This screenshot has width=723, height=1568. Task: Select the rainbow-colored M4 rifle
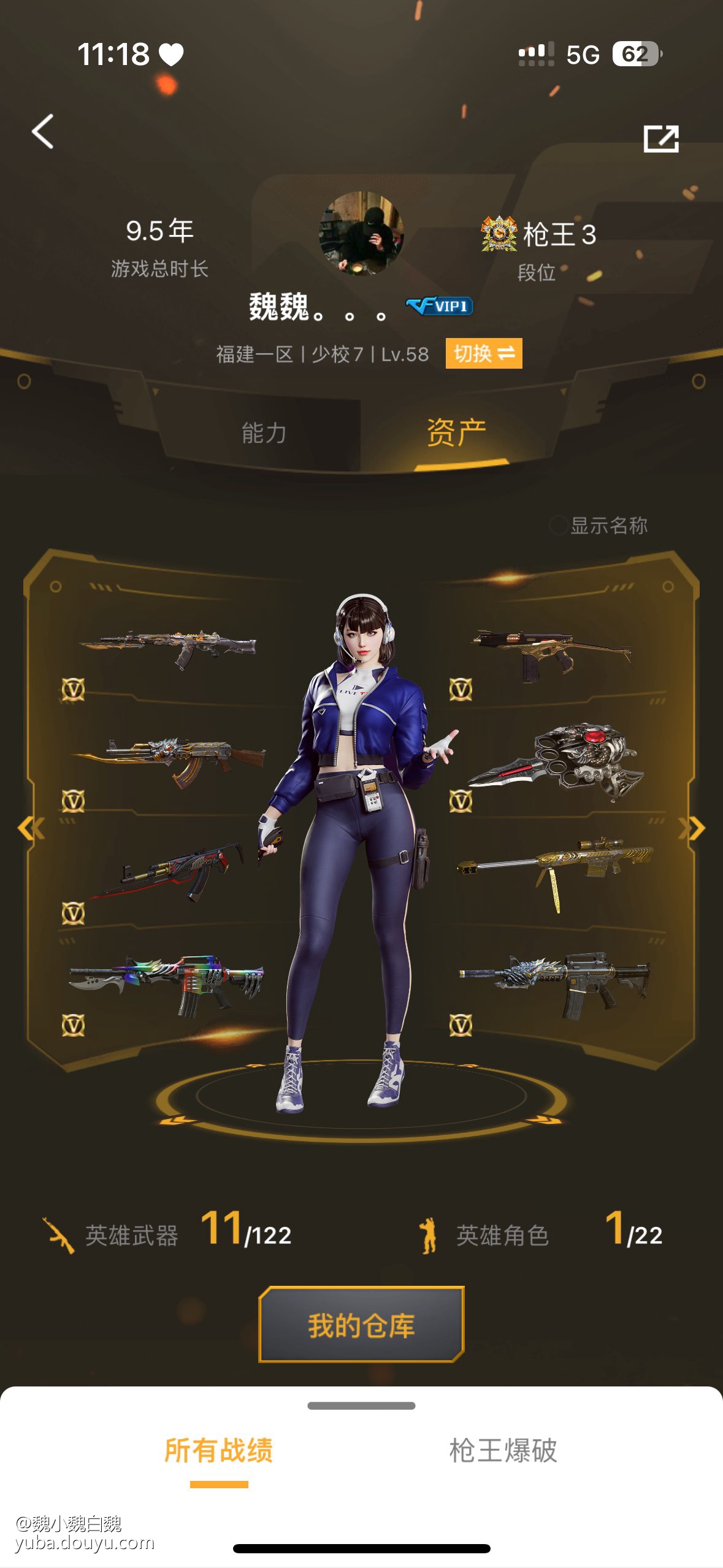click(167, 982)
